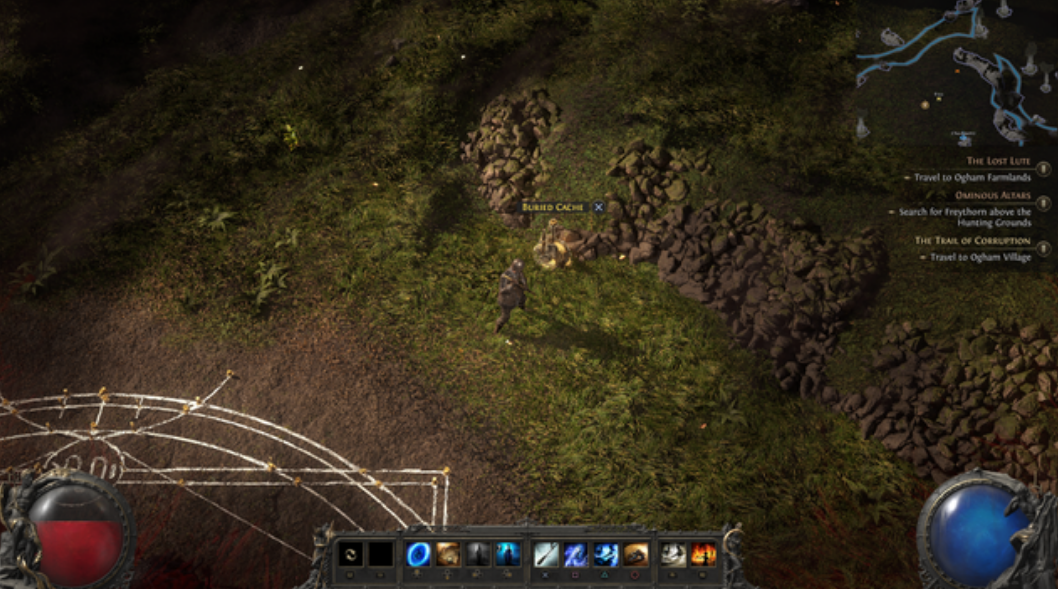Viewport: 1058px width, 589px height.
Task: Activate the grey hooded figure skill
Action: pos(477,553)
